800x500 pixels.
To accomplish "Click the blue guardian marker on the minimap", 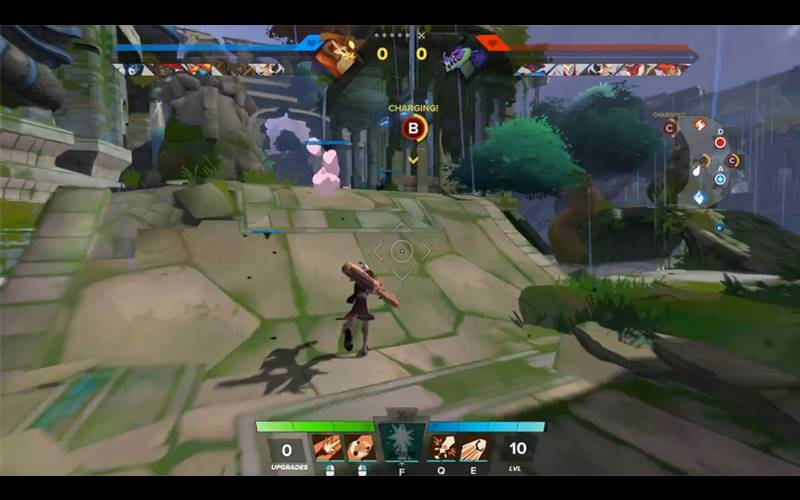I will [x=699, y=197].
